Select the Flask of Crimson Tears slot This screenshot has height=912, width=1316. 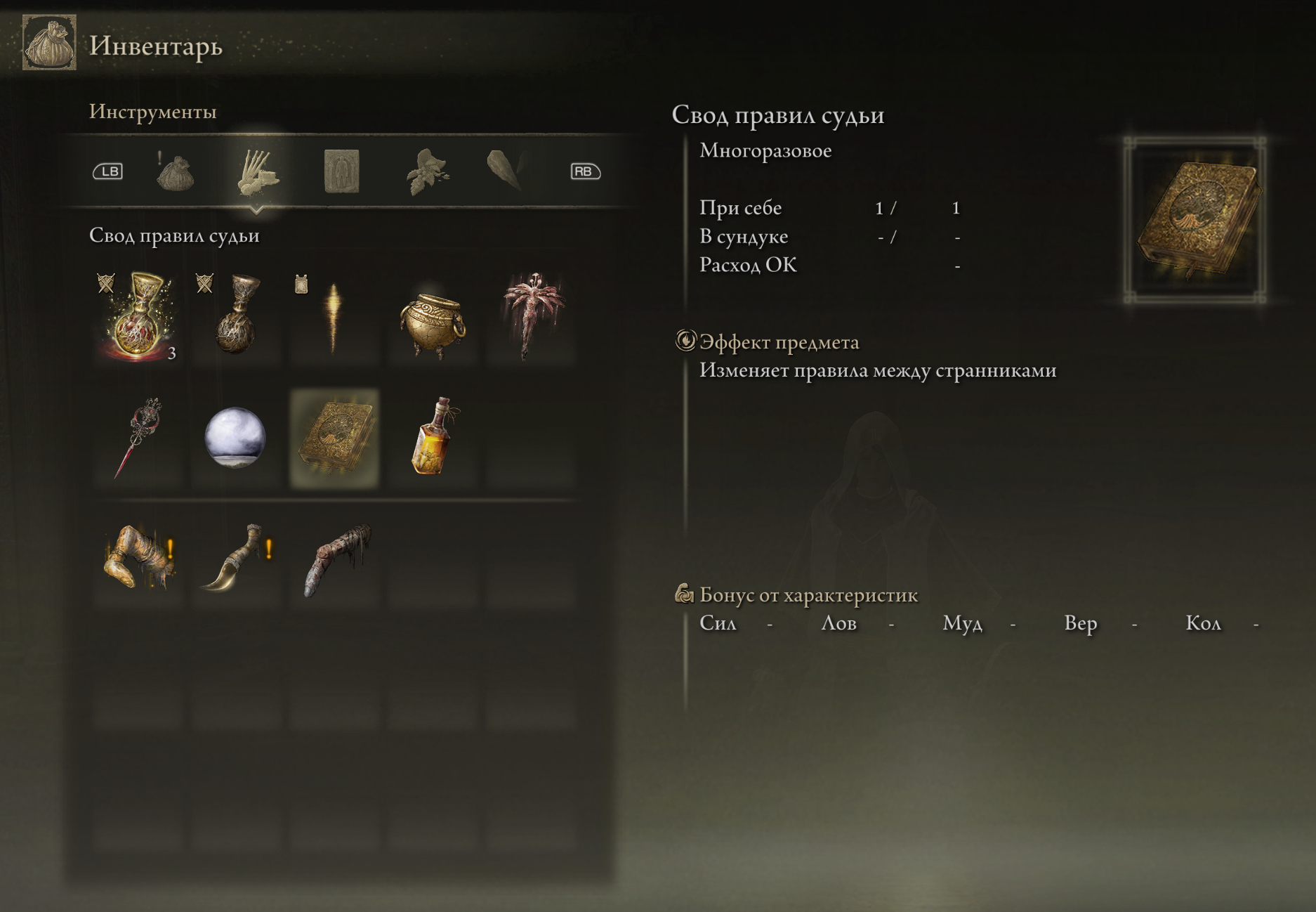point(138,316)
